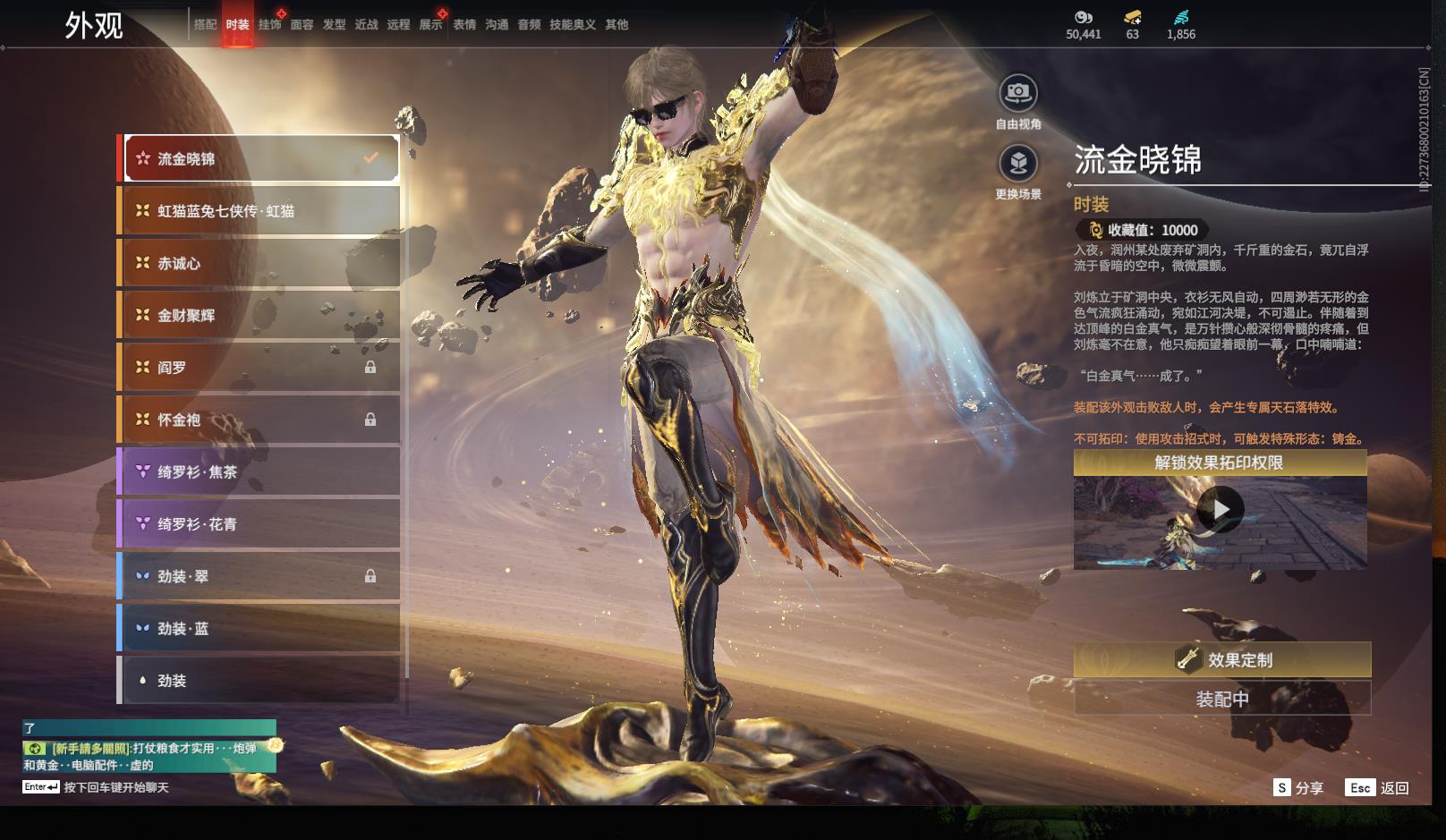1446x840 pixels.
Task: Click the 更换场景 change scene icon
Action: tap(1018, 164)
